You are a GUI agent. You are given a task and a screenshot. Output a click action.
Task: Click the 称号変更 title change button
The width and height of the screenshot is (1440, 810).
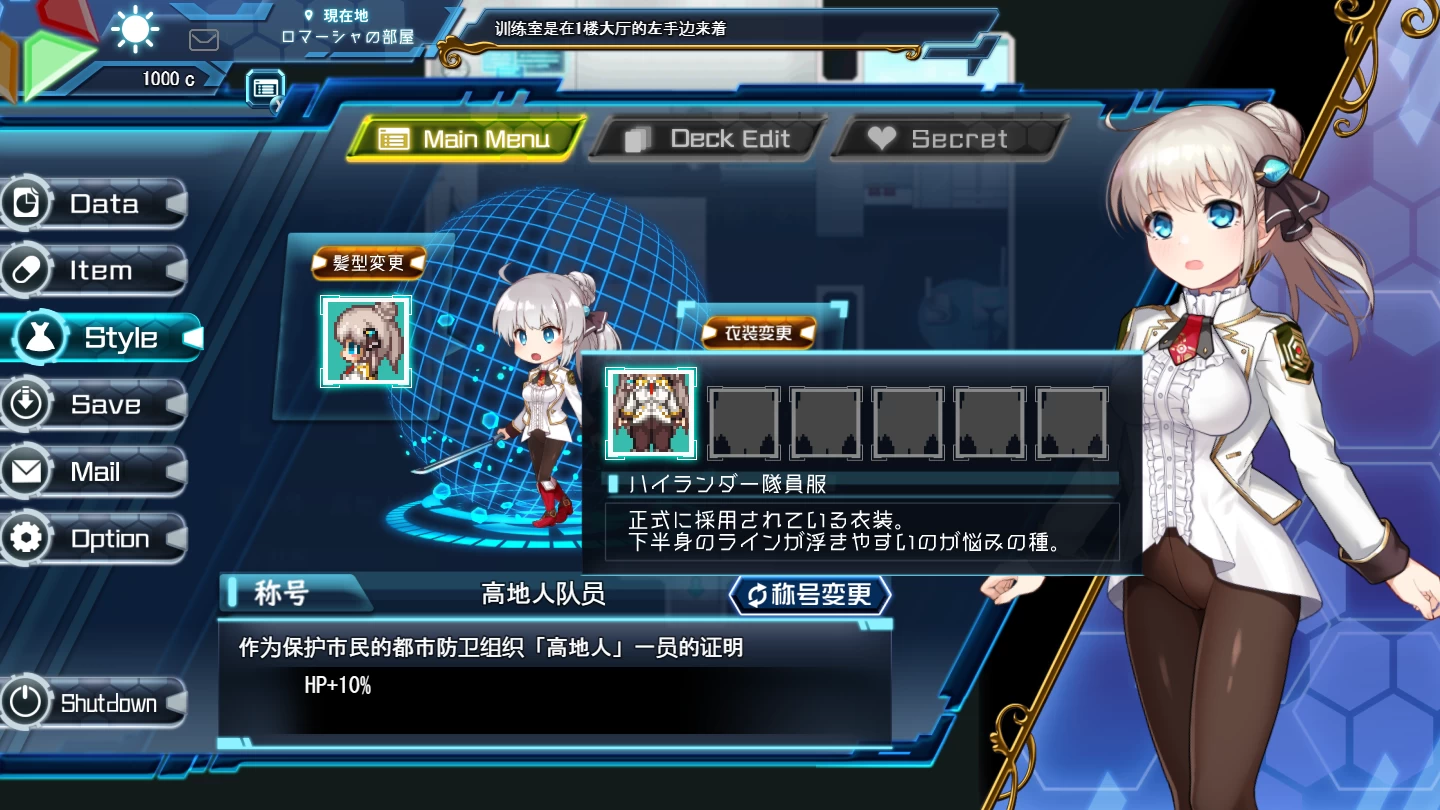(x=811, y=594)
